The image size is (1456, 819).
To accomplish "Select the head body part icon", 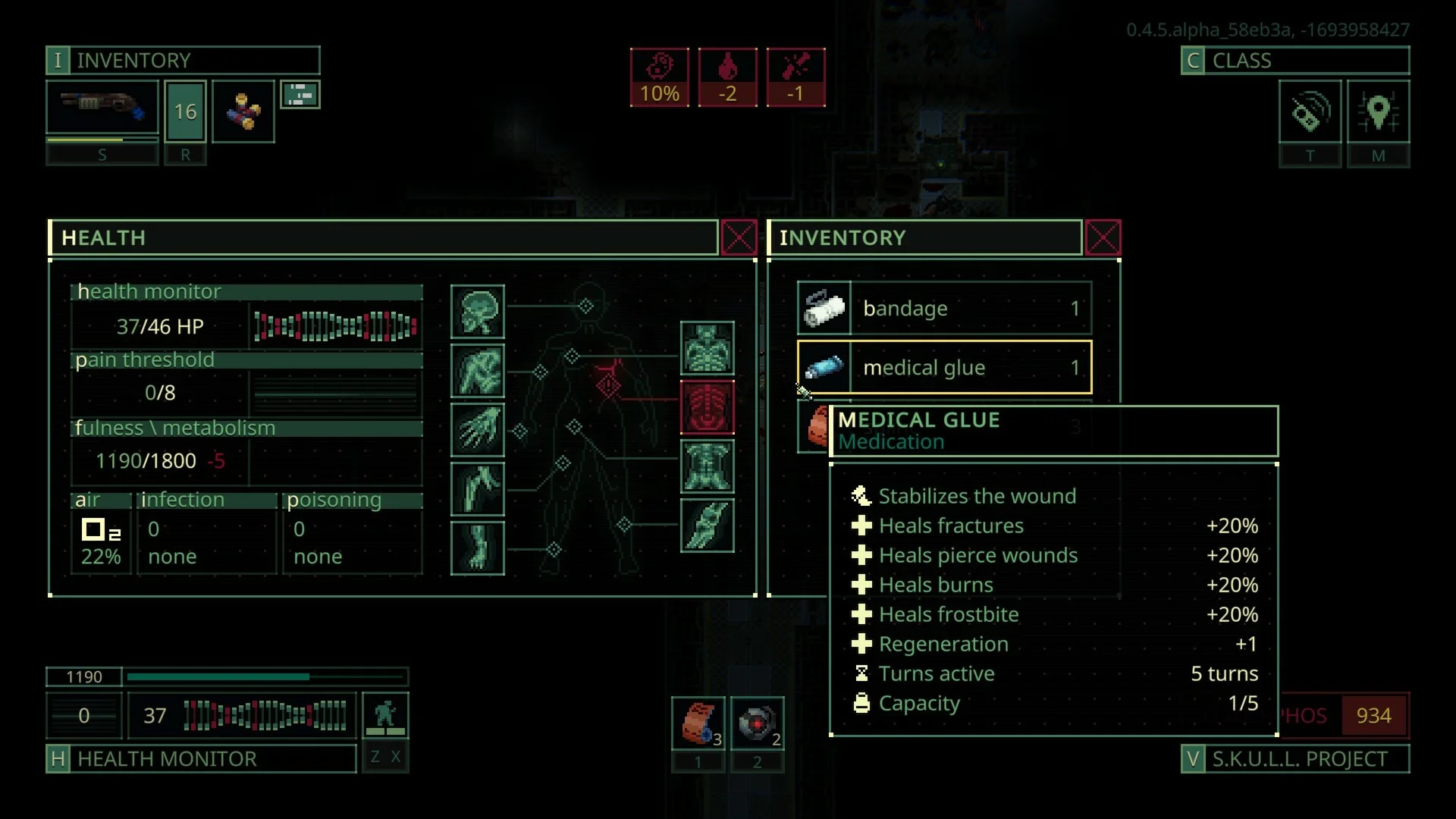I will [x=477, y=312].
